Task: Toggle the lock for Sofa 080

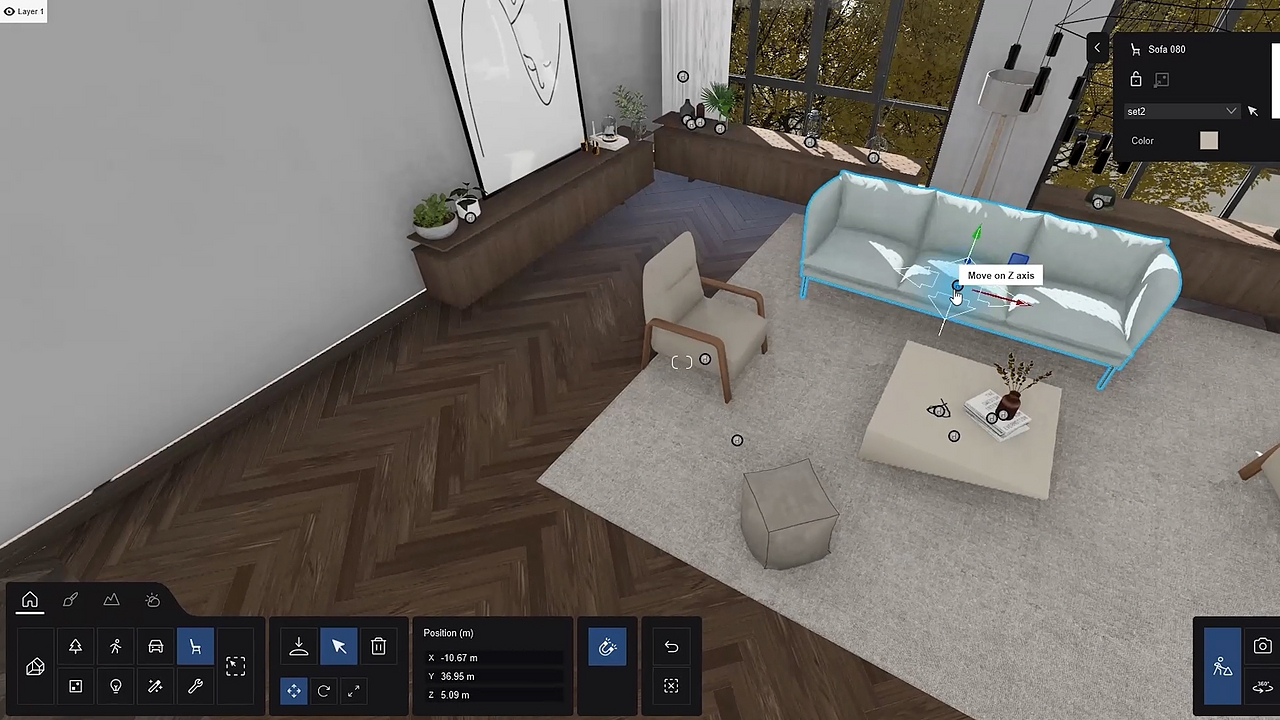Action: 1136,79
